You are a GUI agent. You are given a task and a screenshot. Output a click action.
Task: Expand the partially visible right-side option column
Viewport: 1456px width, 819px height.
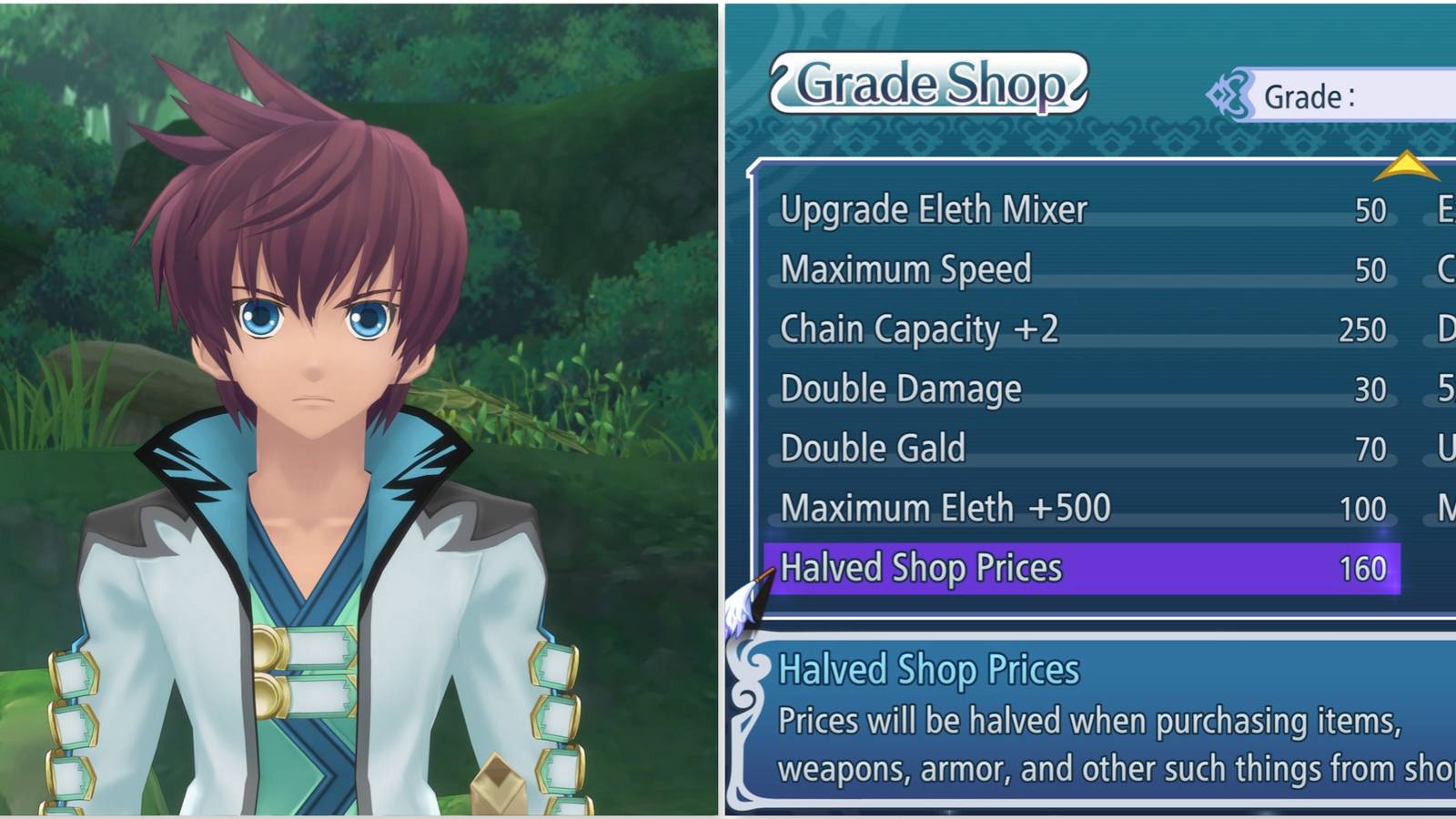(1442, 387)
